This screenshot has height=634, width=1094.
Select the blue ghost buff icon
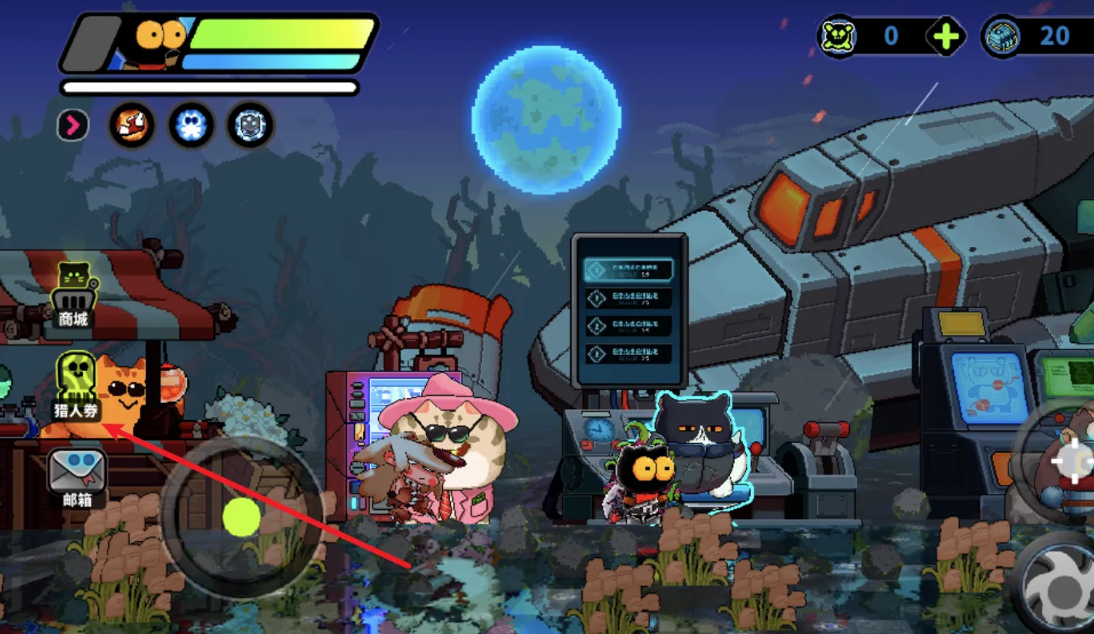coord(191,125)
